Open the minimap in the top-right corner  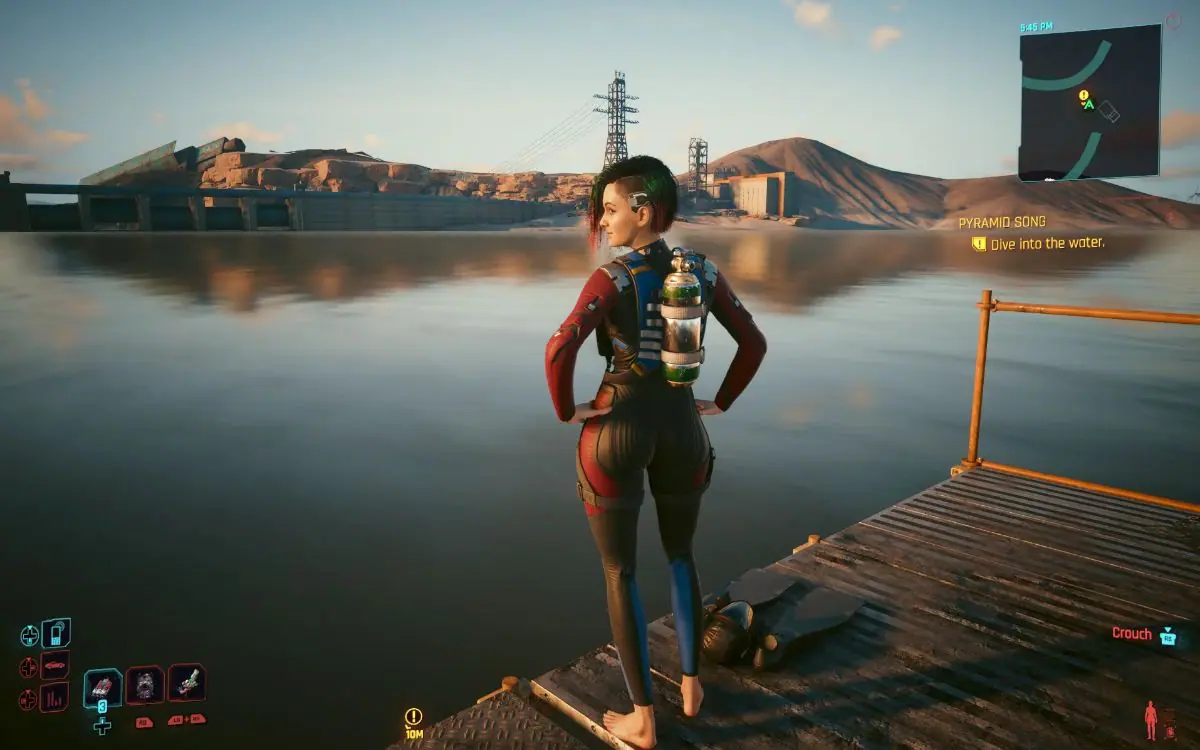click(x=1089, y=102)
